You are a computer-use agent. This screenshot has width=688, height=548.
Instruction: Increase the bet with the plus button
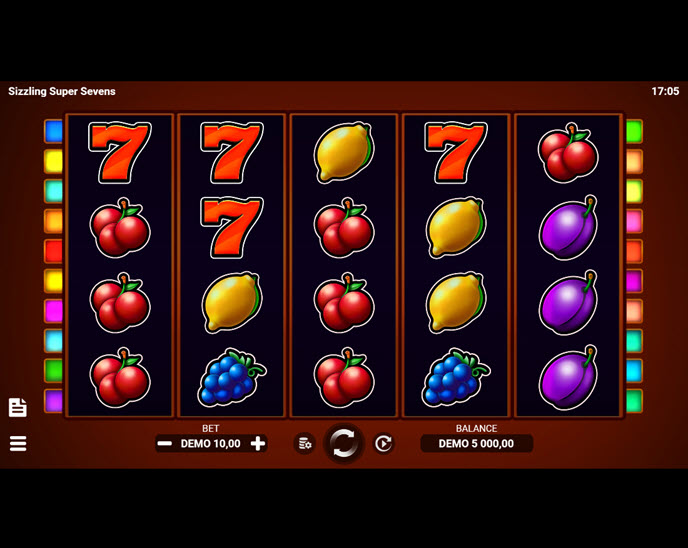(x=258, y=444)
